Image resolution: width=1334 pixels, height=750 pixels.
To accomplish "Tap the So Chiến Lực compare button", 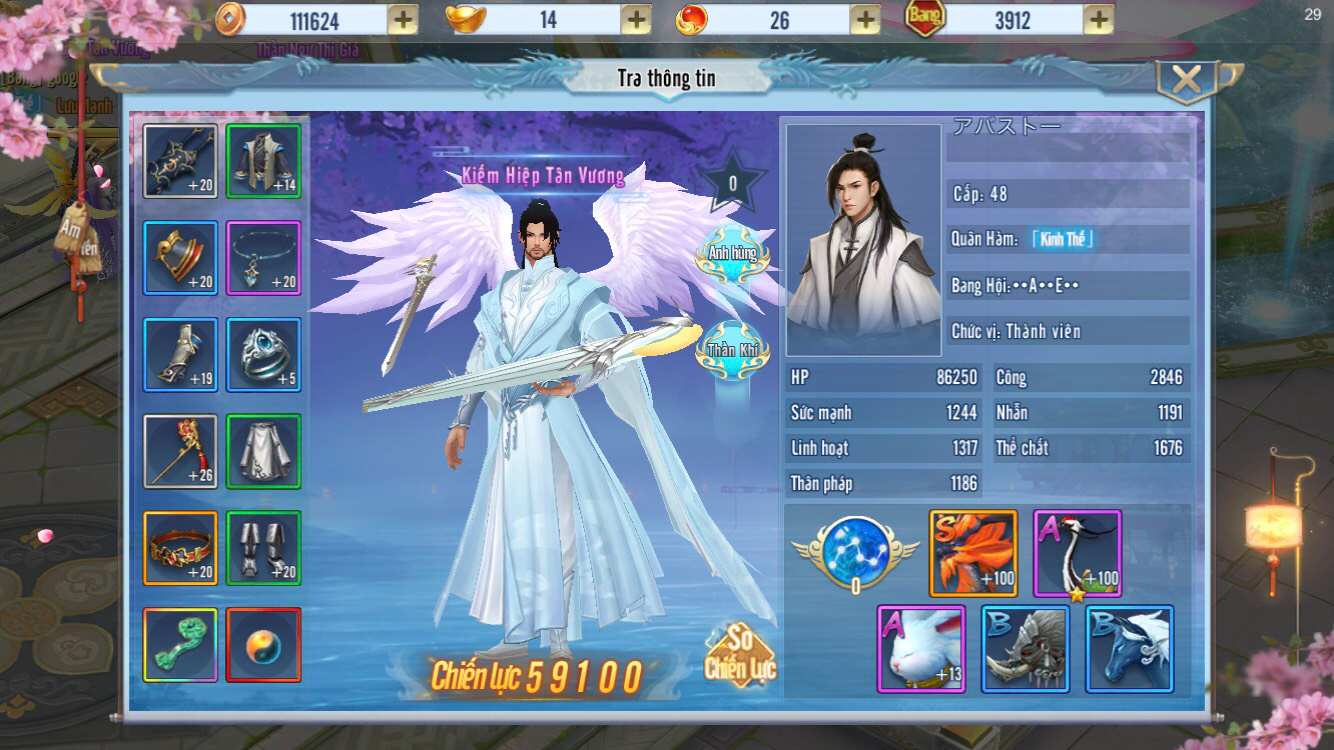I will pyautogui.click(x=740, y=657).
